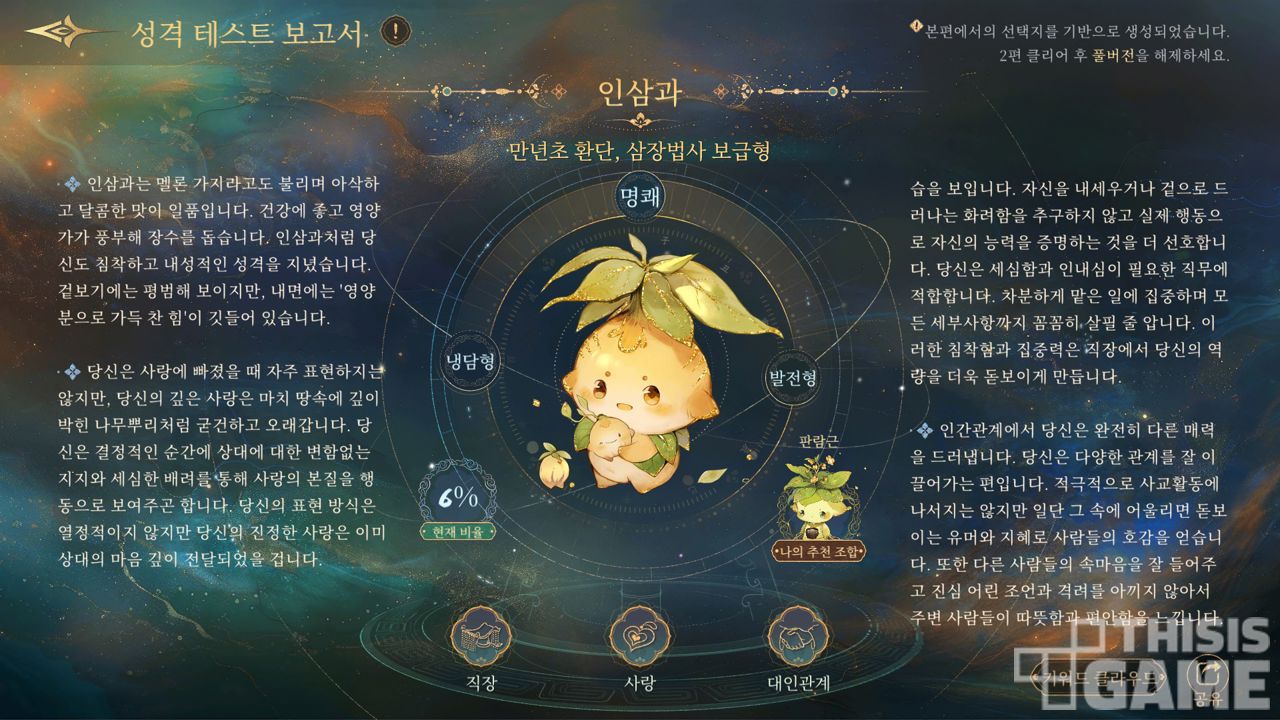This screenshot has height=720, width=1280.
Task: Open the exclamation mark info icon
Action: (396, 31)
